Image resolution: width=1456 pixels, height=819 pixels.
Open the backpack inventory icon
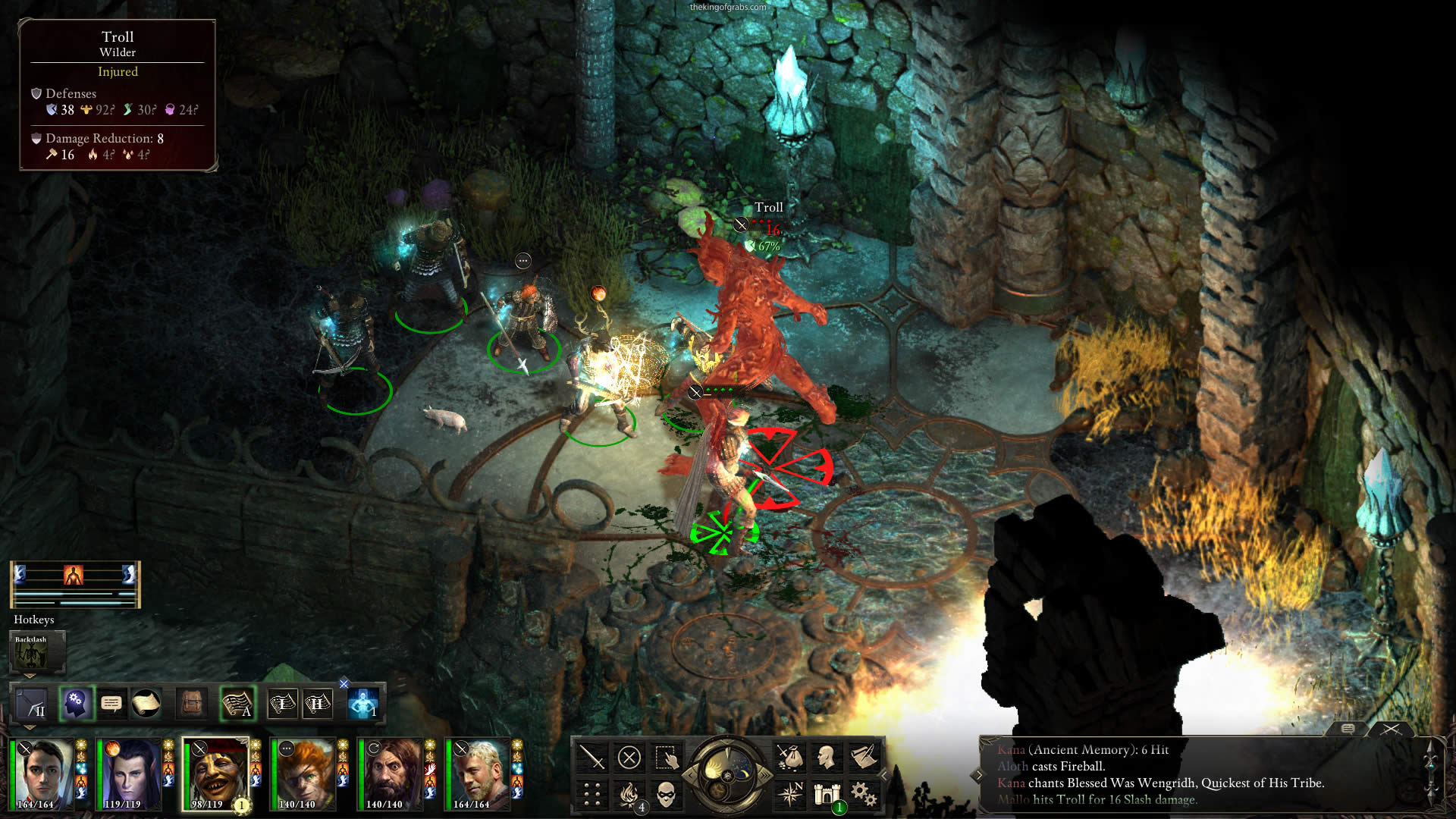(x=192, y=704)
